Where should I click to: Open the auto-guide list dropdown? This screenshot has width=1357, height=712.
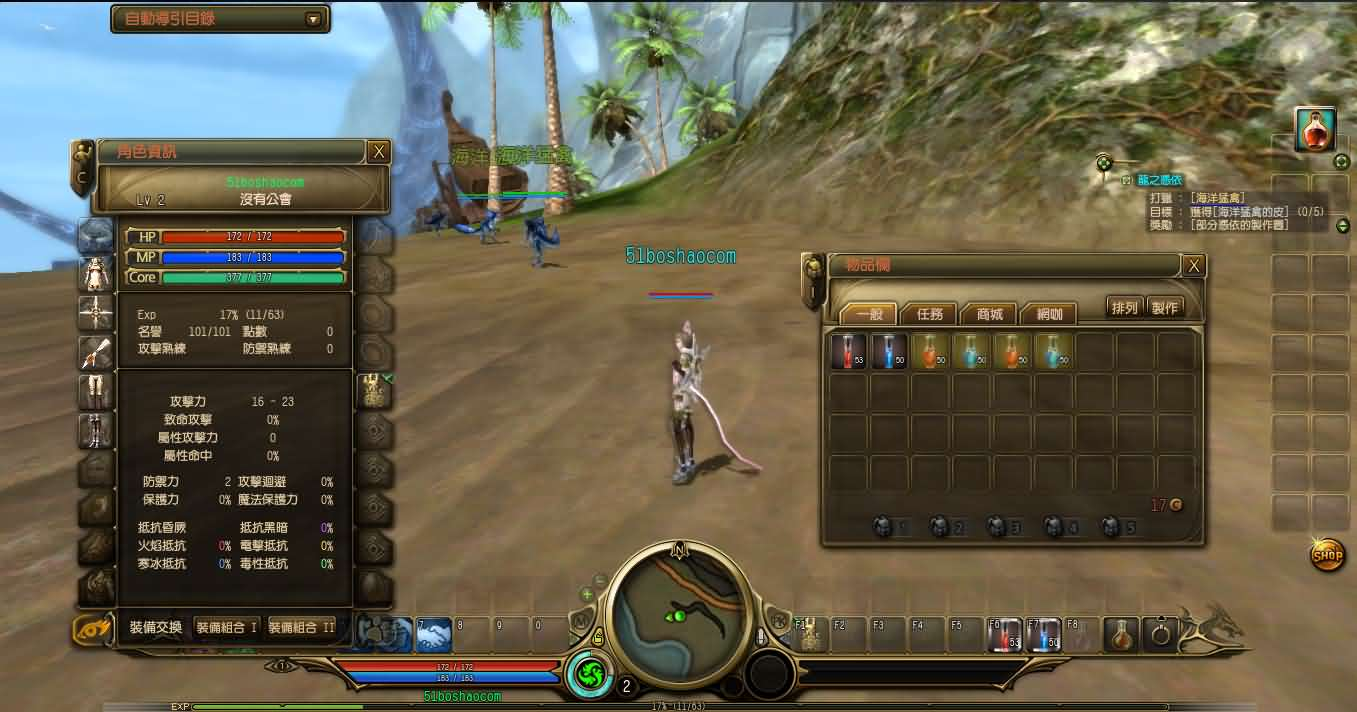coord(314,19)
